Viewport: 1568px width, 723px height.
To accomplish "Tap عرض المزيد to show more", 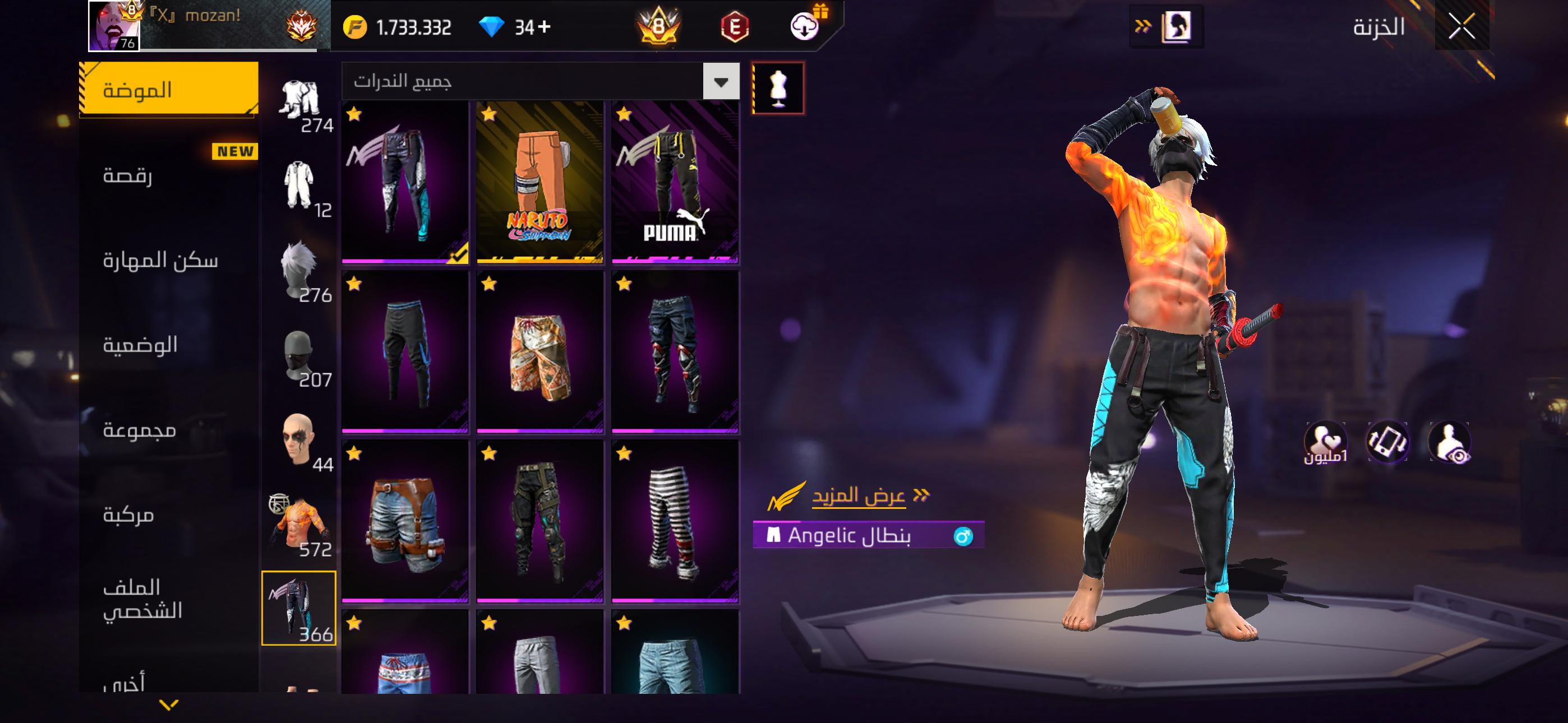I will (x=858, y=496).
